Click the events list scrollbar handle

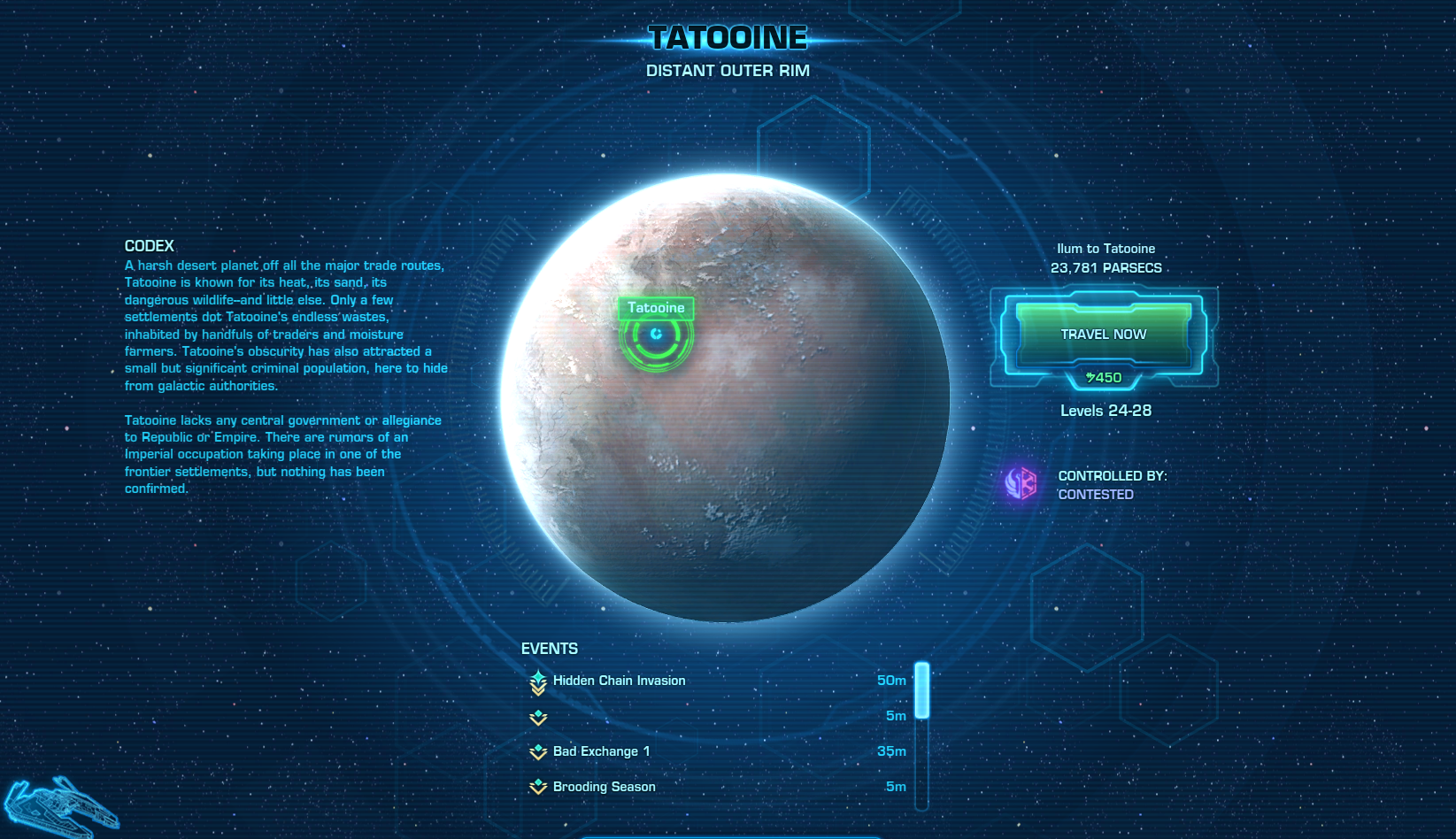(x=921, y=690)
